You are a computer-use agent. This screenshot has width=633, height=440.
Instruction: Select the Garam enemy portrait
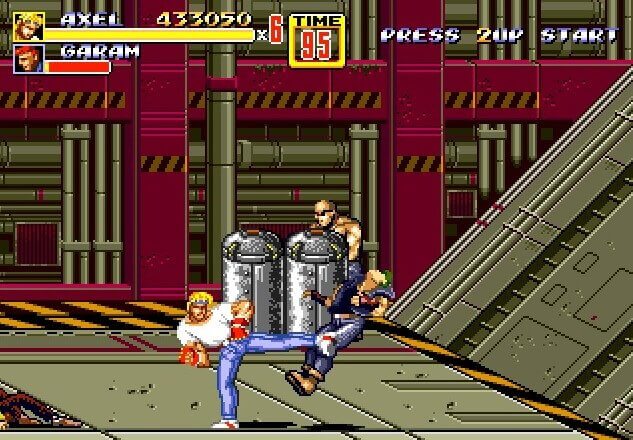27,60
